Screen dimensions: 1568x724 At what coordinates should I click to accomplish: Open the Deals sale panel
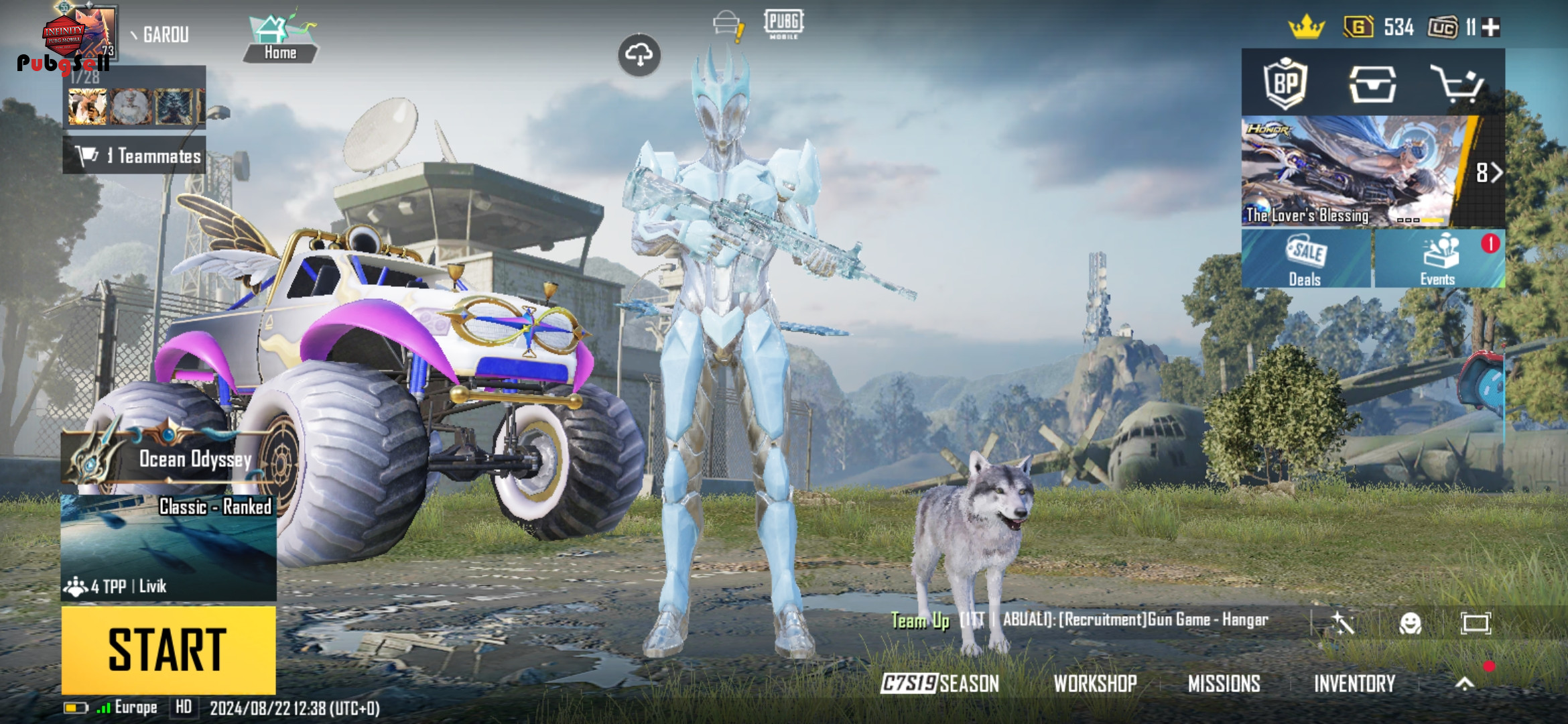point(1305,259)
